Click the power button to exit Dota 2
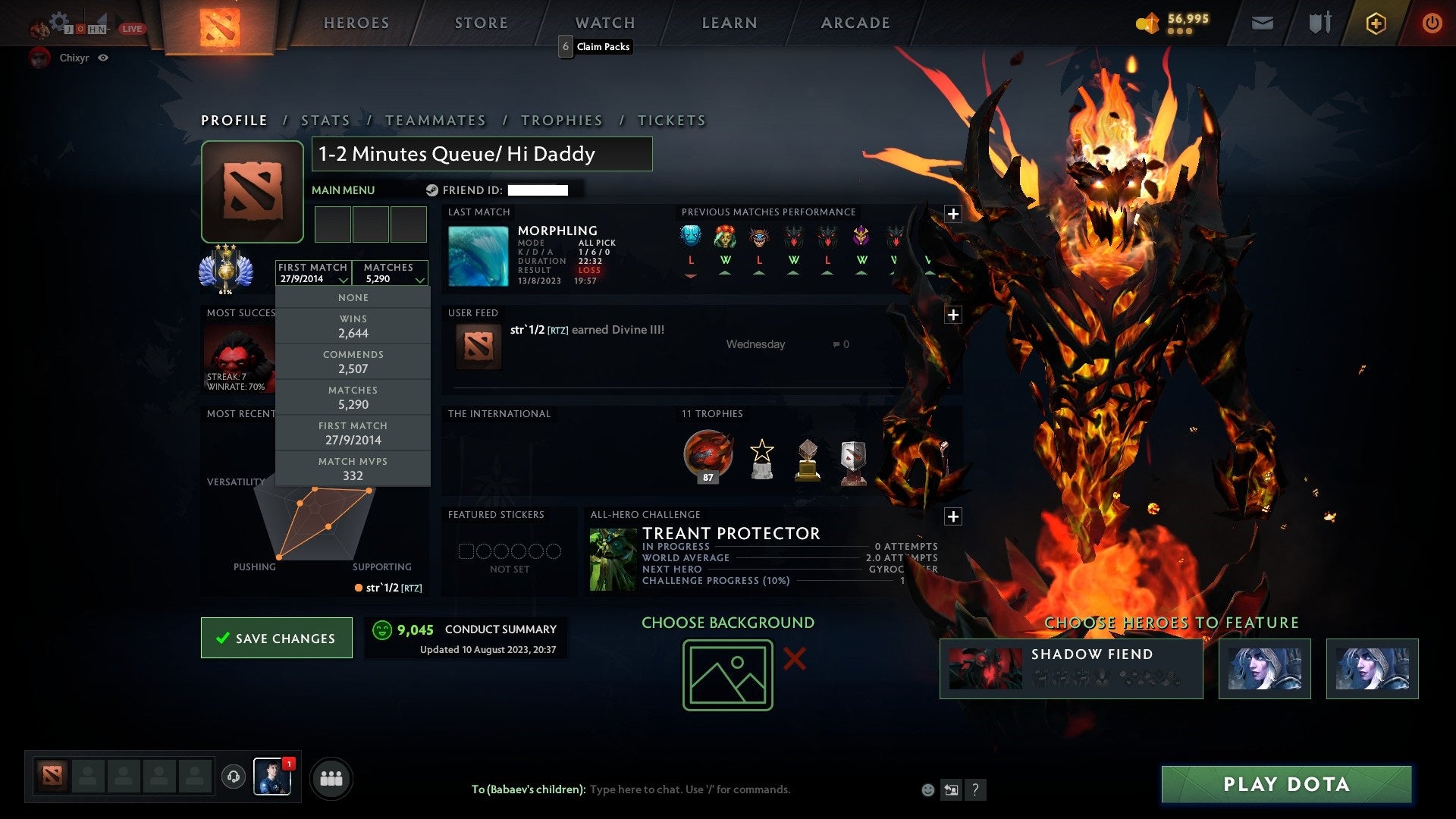The image size is (1456, 819). [1432, 23]
